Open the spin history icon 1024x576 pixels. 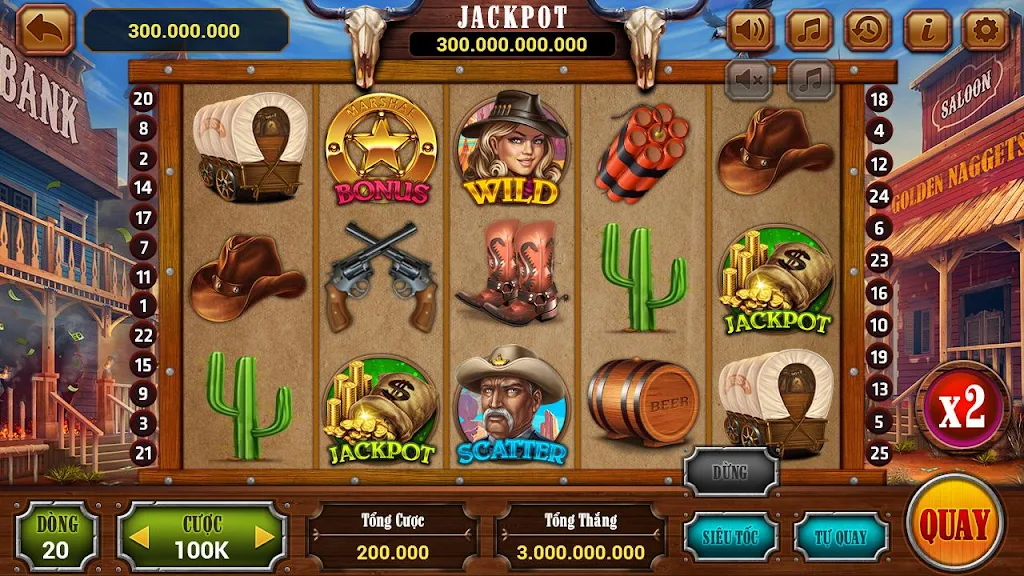coord(868,30)
